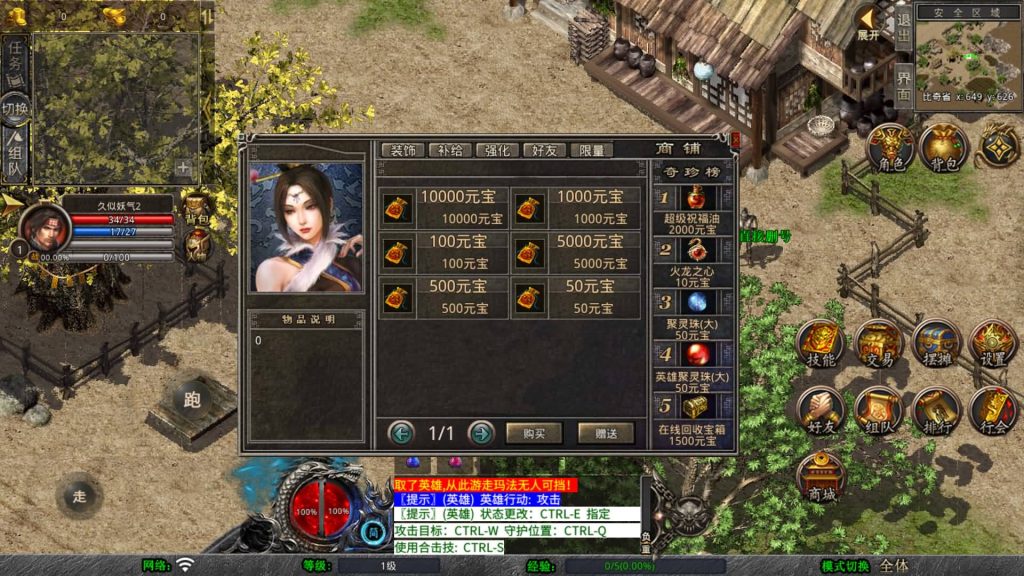
Task: Open the 角色 character panel
Action: pos(890,148)
